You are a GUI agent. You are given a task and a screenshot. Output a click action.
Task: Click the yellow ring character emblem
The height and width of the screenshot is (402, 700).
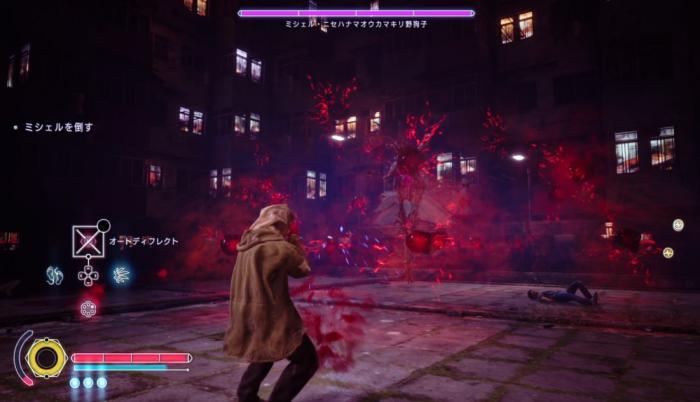[46, 358]
